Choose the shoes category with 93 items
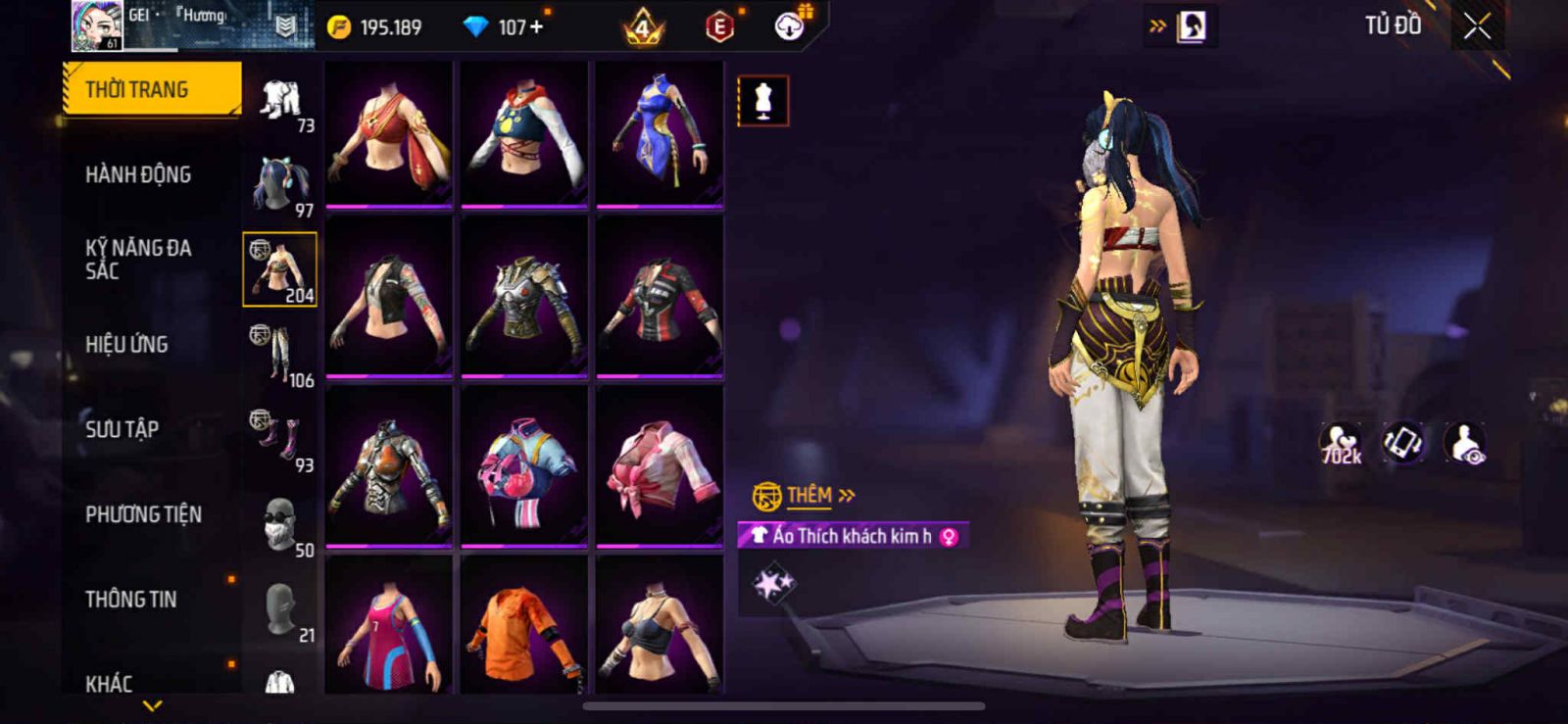 [279, 440]
